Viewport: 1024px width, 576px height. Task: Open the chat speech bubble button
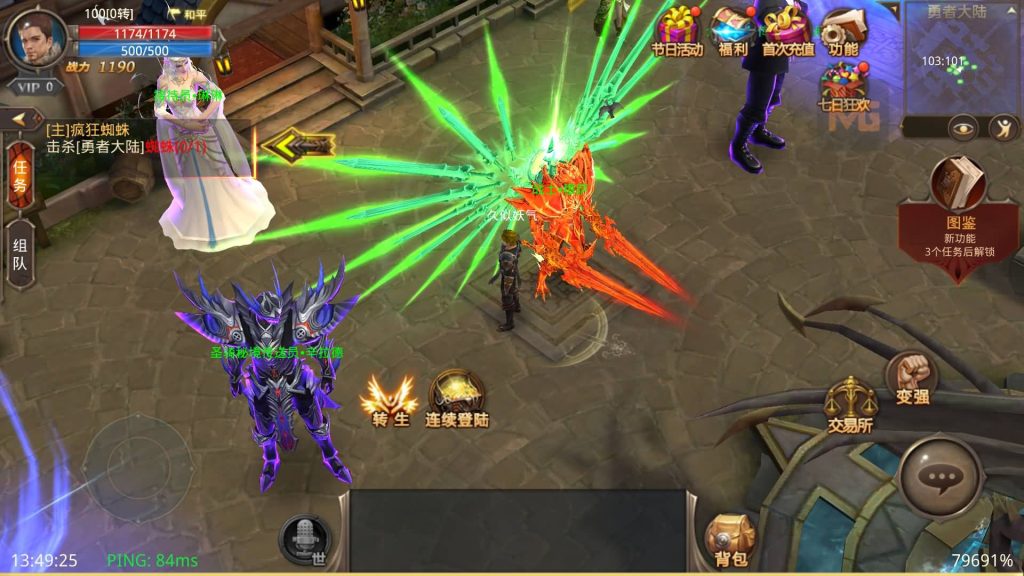pyautogui.click(x=939, y=479)
